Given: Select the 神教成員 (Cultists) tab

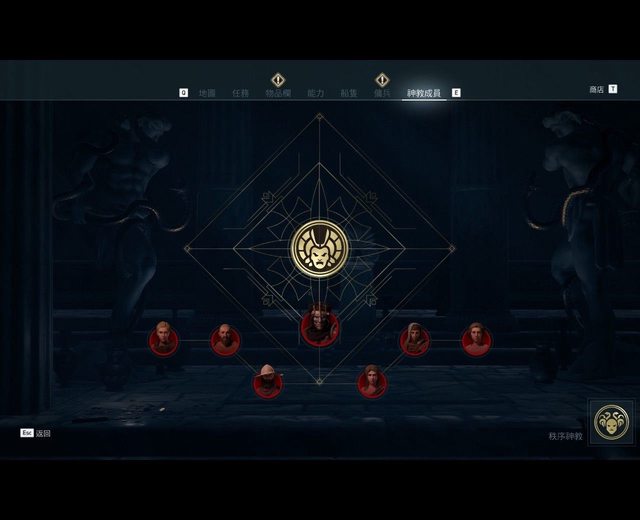Looking at the screenshot, I should 424,92.
